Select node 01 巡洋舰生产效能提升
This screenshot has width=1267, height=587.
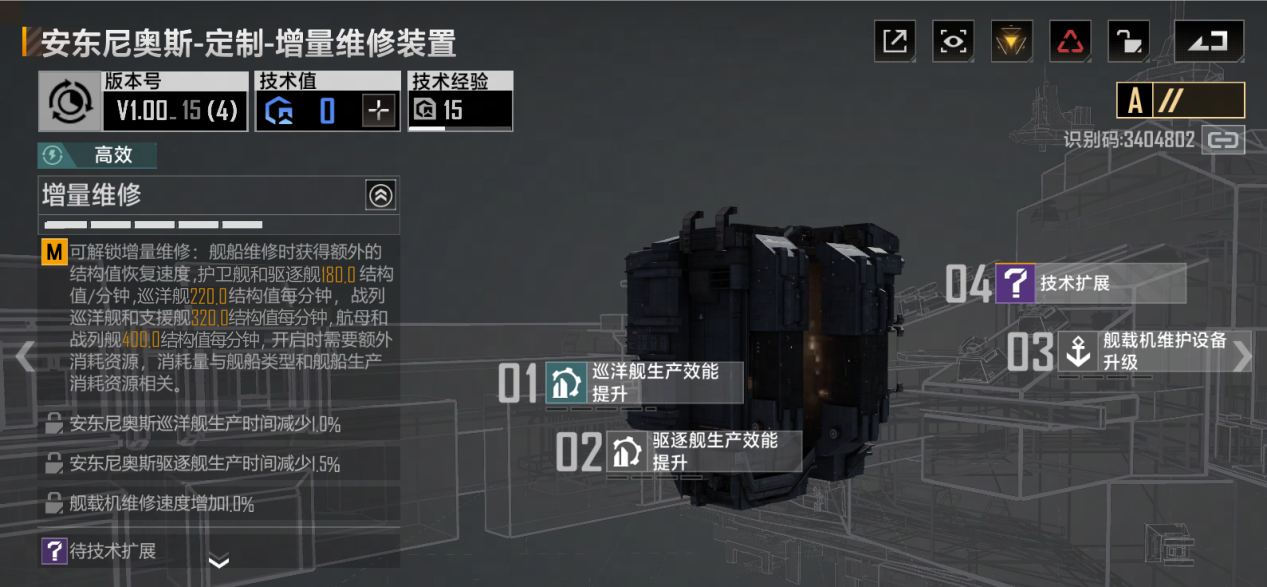point(644,383)
